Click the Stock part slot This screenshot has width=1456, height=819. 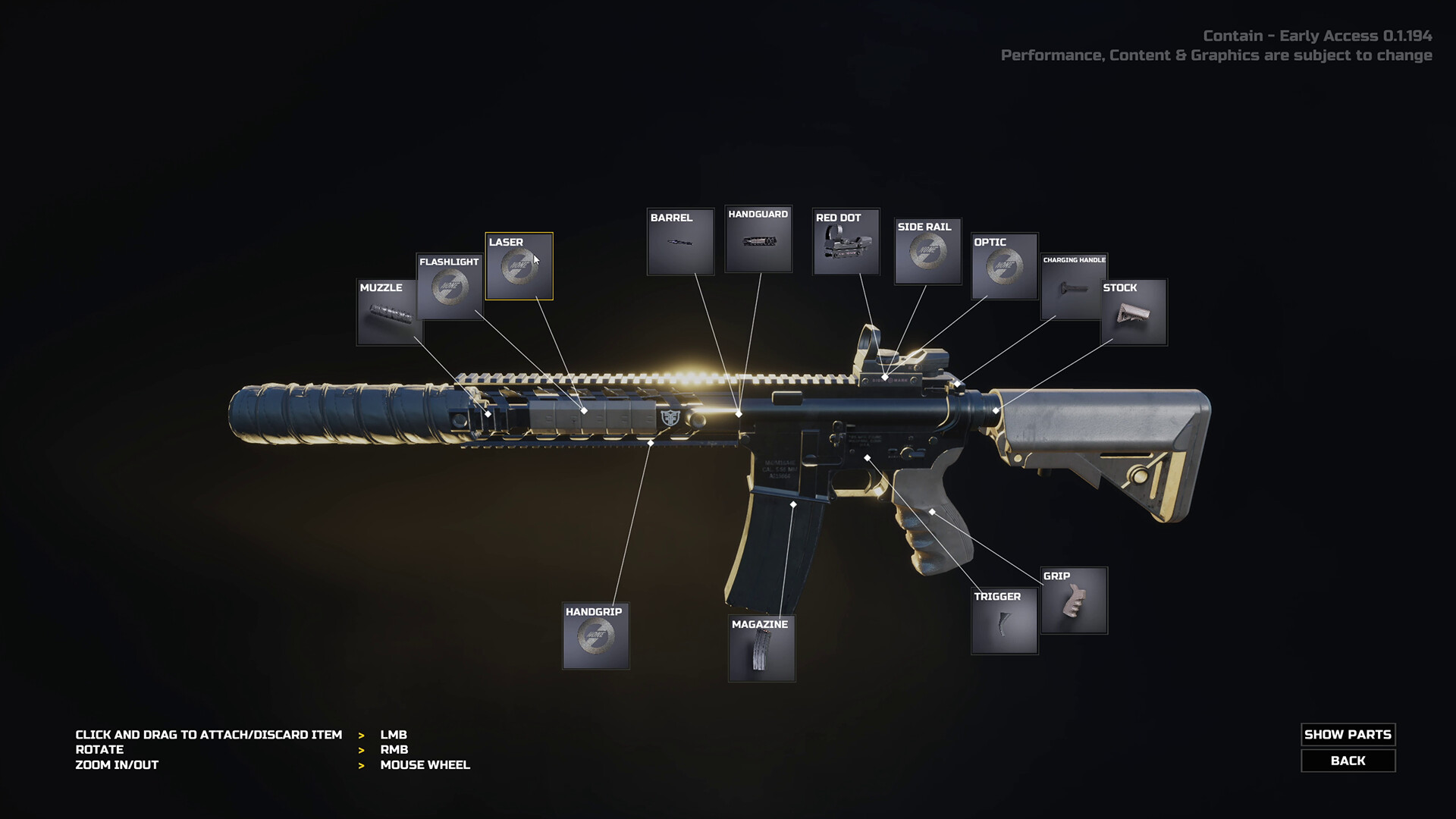pyautogui.click(x=1134, y=312)
